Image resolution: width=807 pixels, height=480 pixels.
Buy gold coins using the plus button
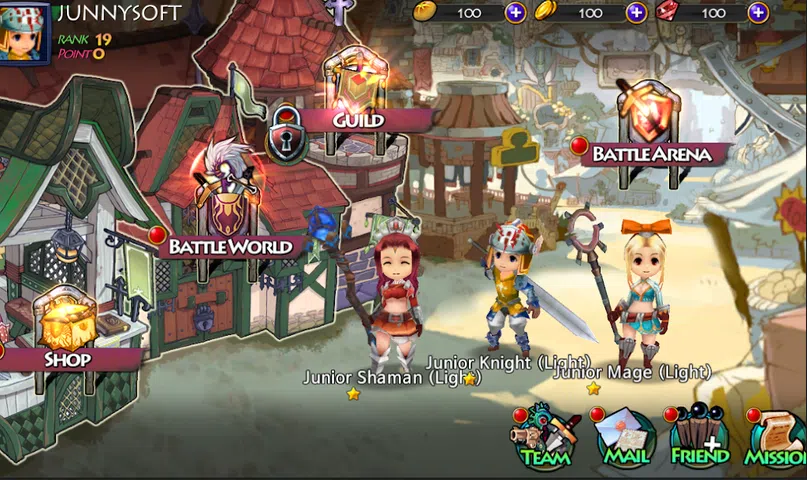[636, 13]
